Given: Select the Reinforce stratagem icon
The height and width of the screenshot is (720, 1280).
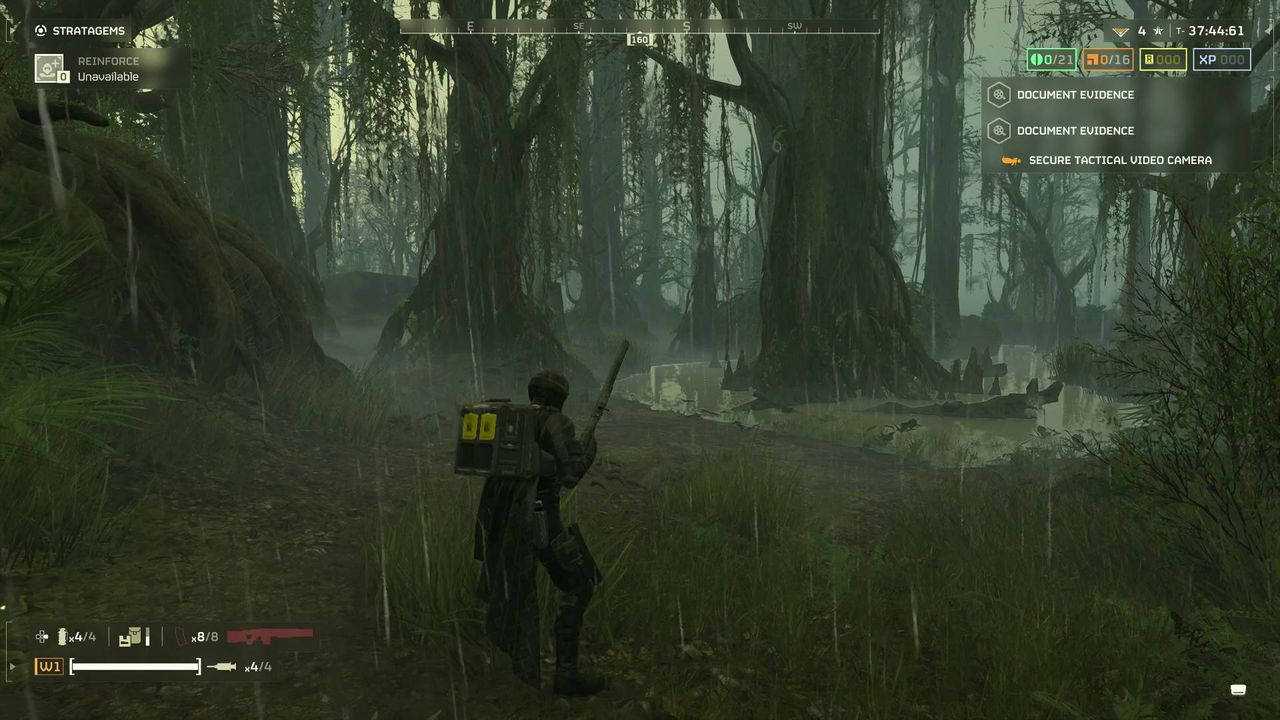Looking at the screenshot, I should pos(48,67).
